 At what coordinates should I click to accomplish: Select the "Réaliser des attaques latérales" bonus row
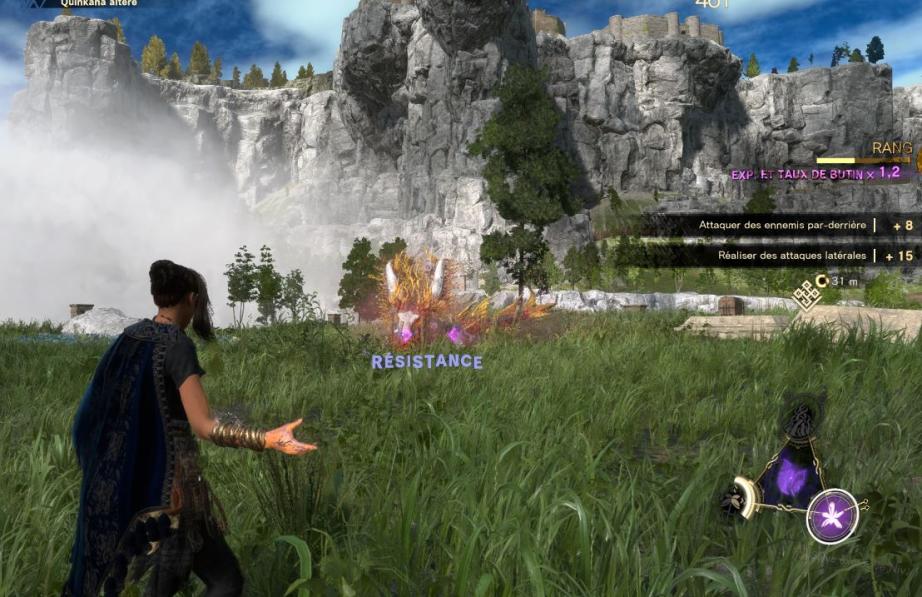point(789,256)
